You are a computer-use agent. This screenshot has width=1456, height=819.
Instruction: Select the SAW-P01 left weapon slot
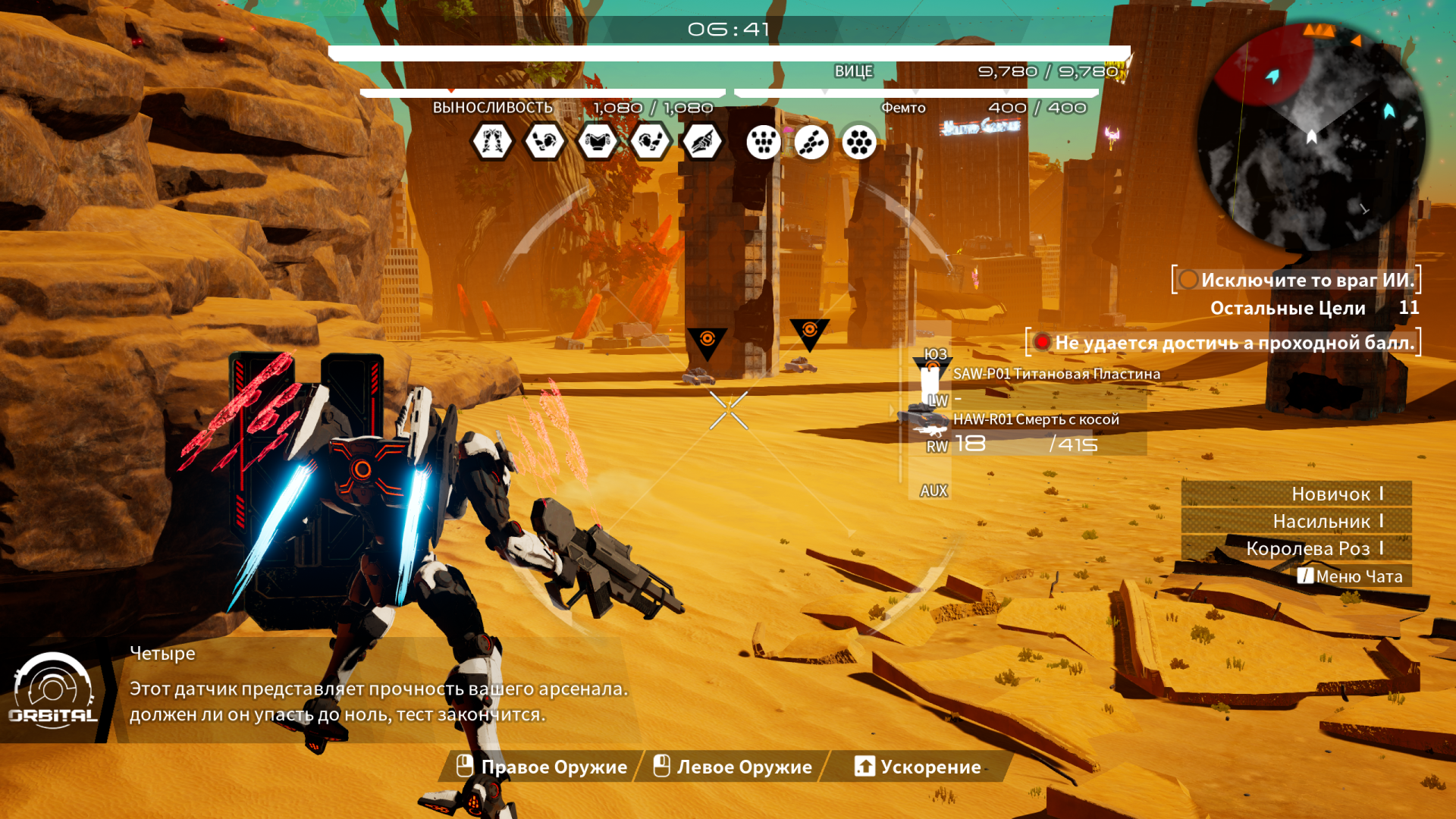tap(1046, 385)
